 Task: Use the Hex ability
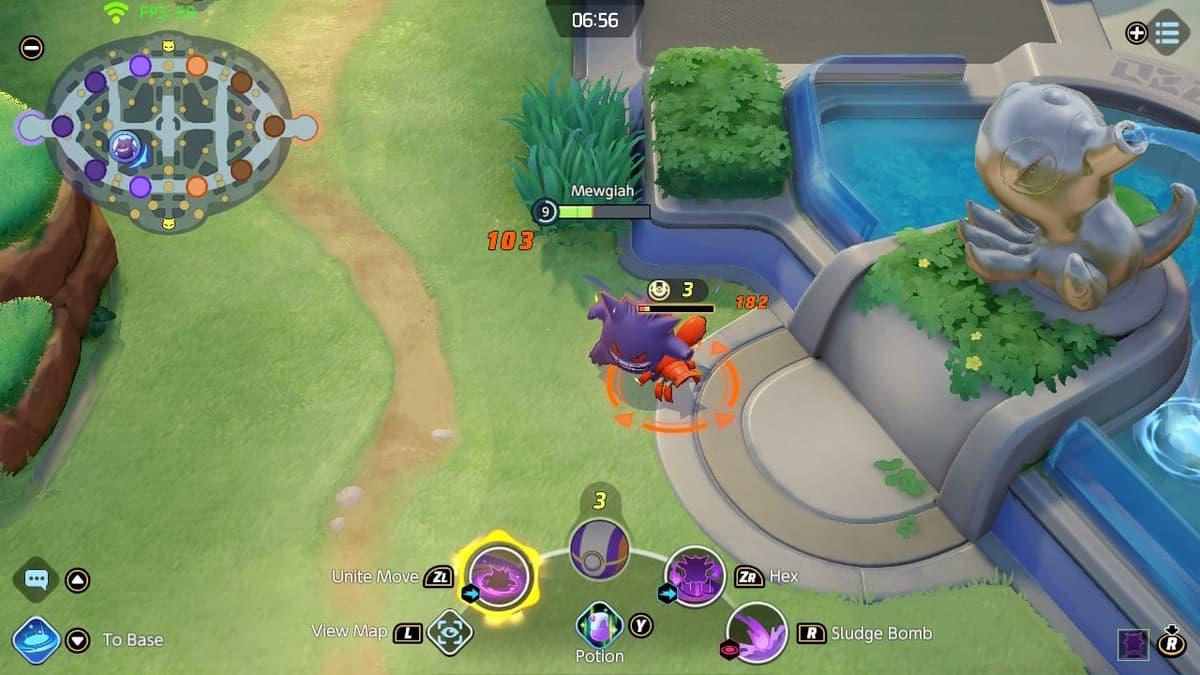coord(695,576)
